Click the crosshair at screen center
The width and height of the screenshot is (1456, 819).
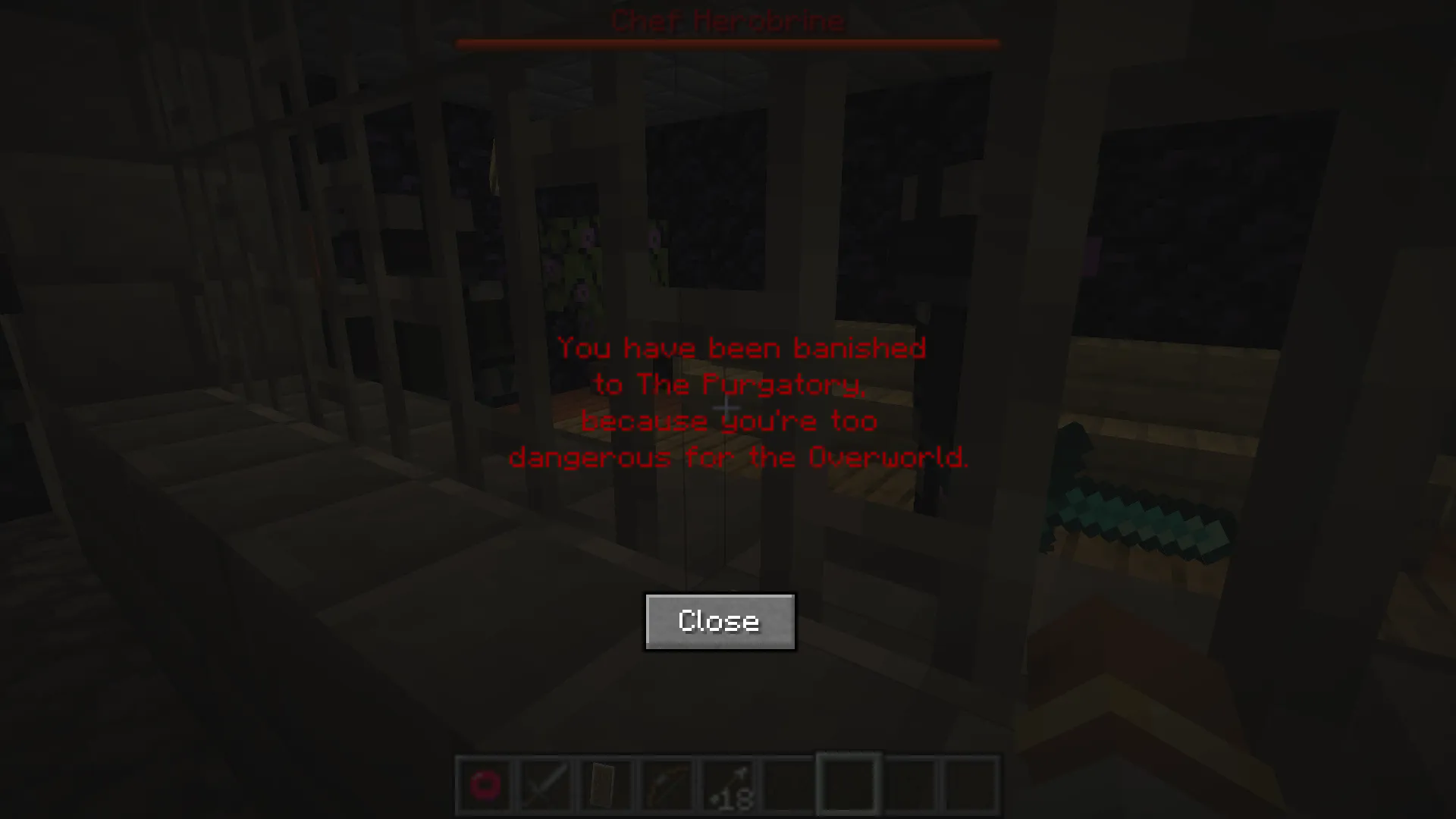pos(728,409)
